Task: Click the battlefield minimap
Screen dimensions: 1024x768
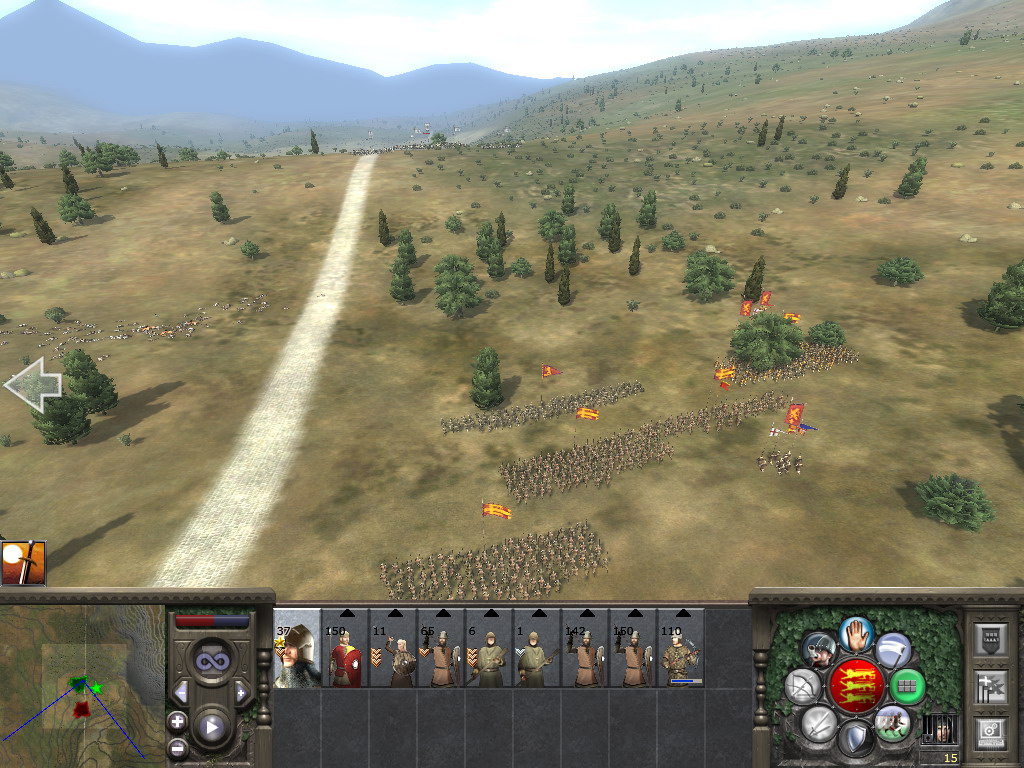Action: pyautogui.click(x=82, y=686)
